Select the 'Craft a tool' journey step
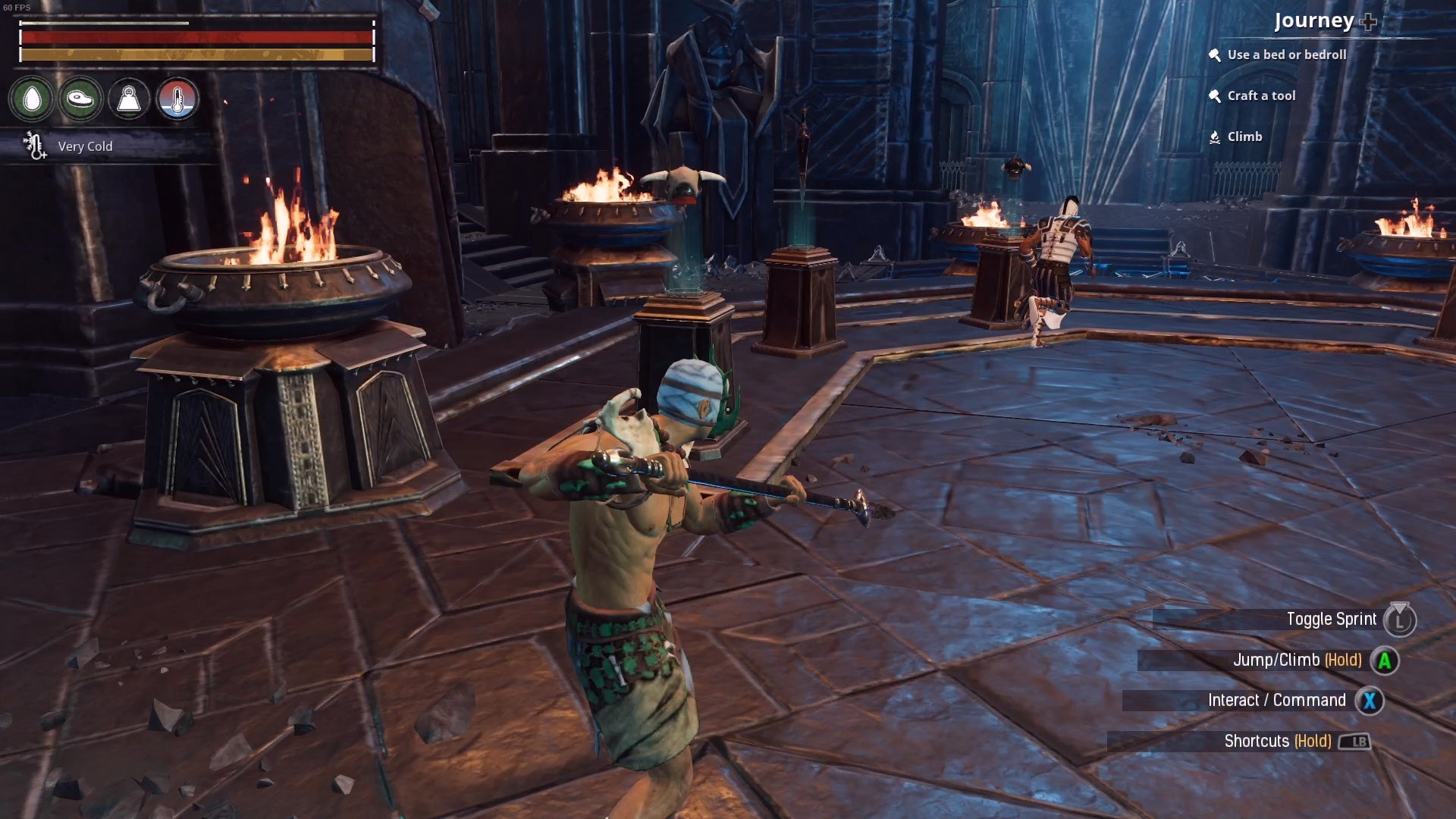1456x819 pixels. pyautogui.click(x=1260, y=96)
